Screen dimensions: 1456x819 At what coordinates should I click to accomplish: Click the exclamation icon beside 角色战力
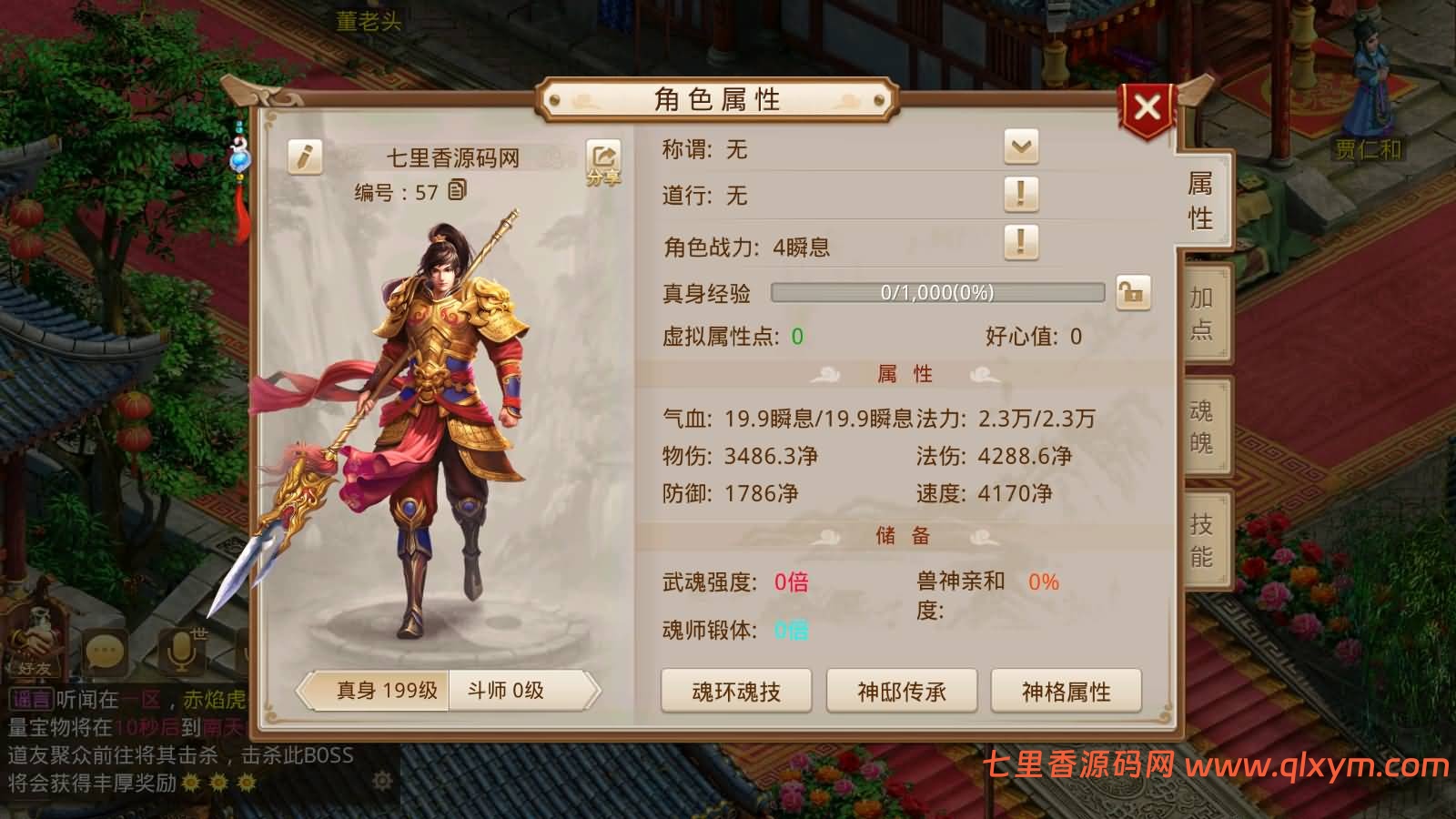1021,244
